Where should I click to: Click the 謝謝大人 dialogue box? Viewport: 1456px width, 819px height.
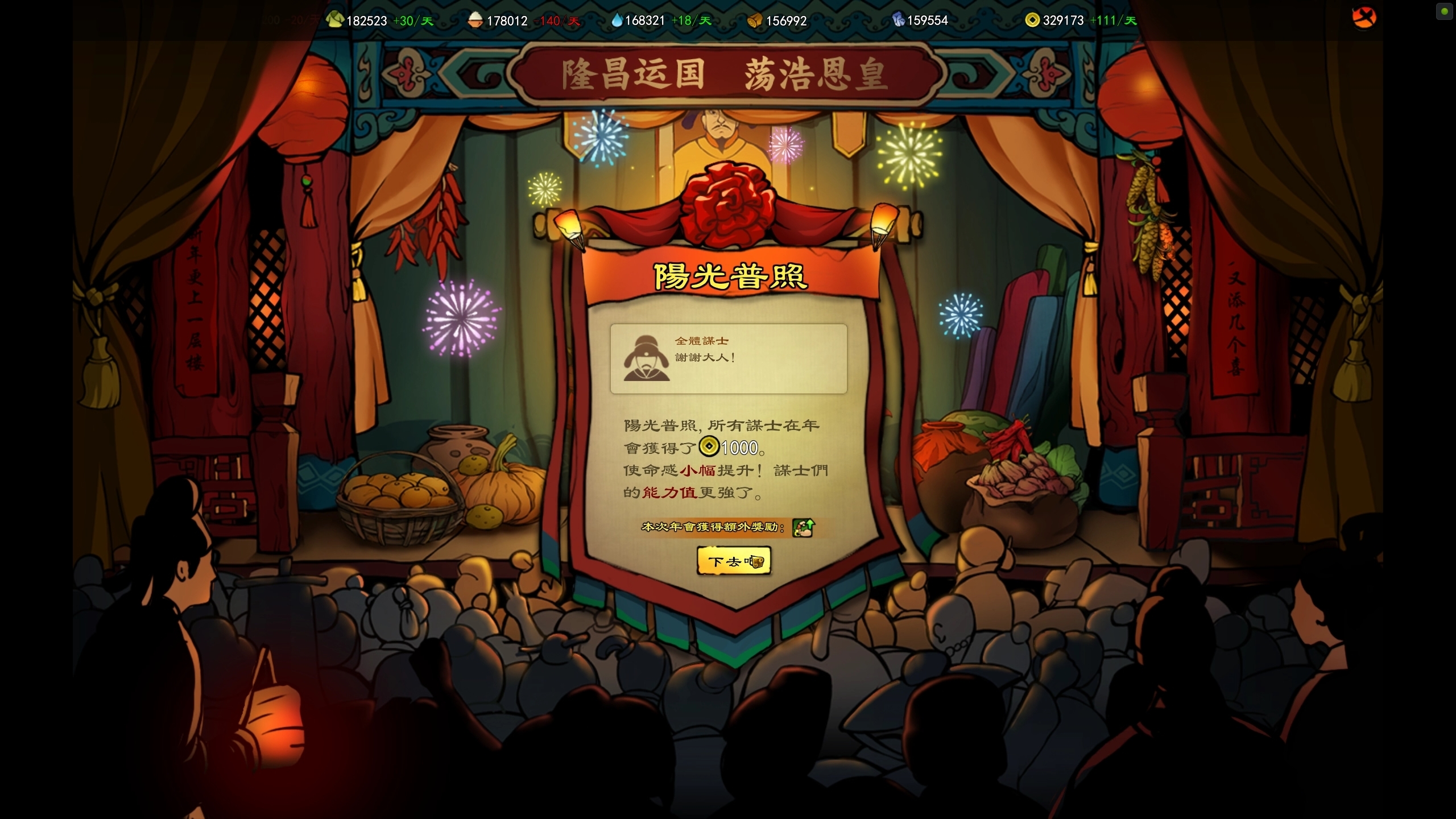click(729, 358)
